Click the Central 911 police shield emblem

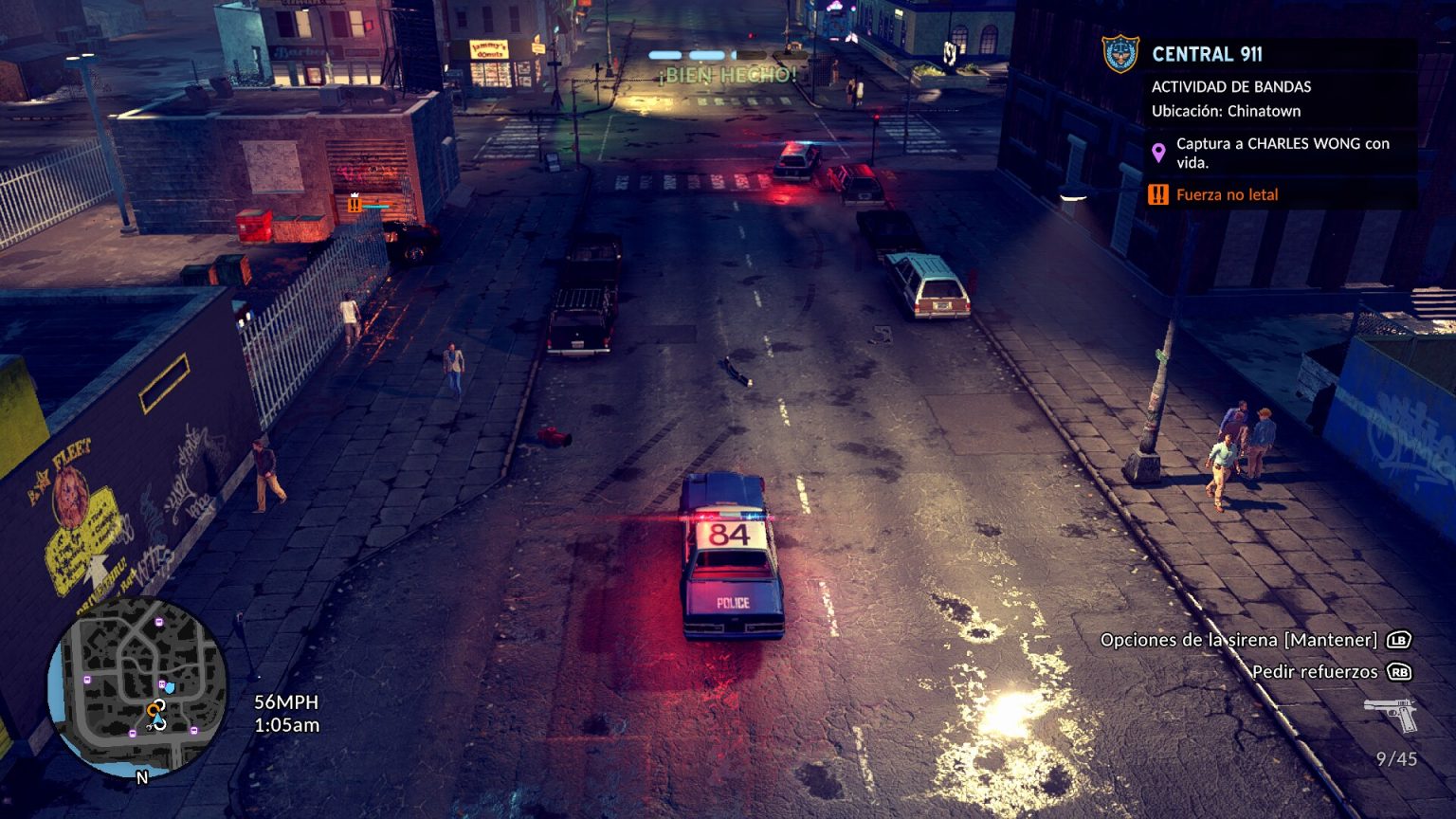pos(1120,54)
